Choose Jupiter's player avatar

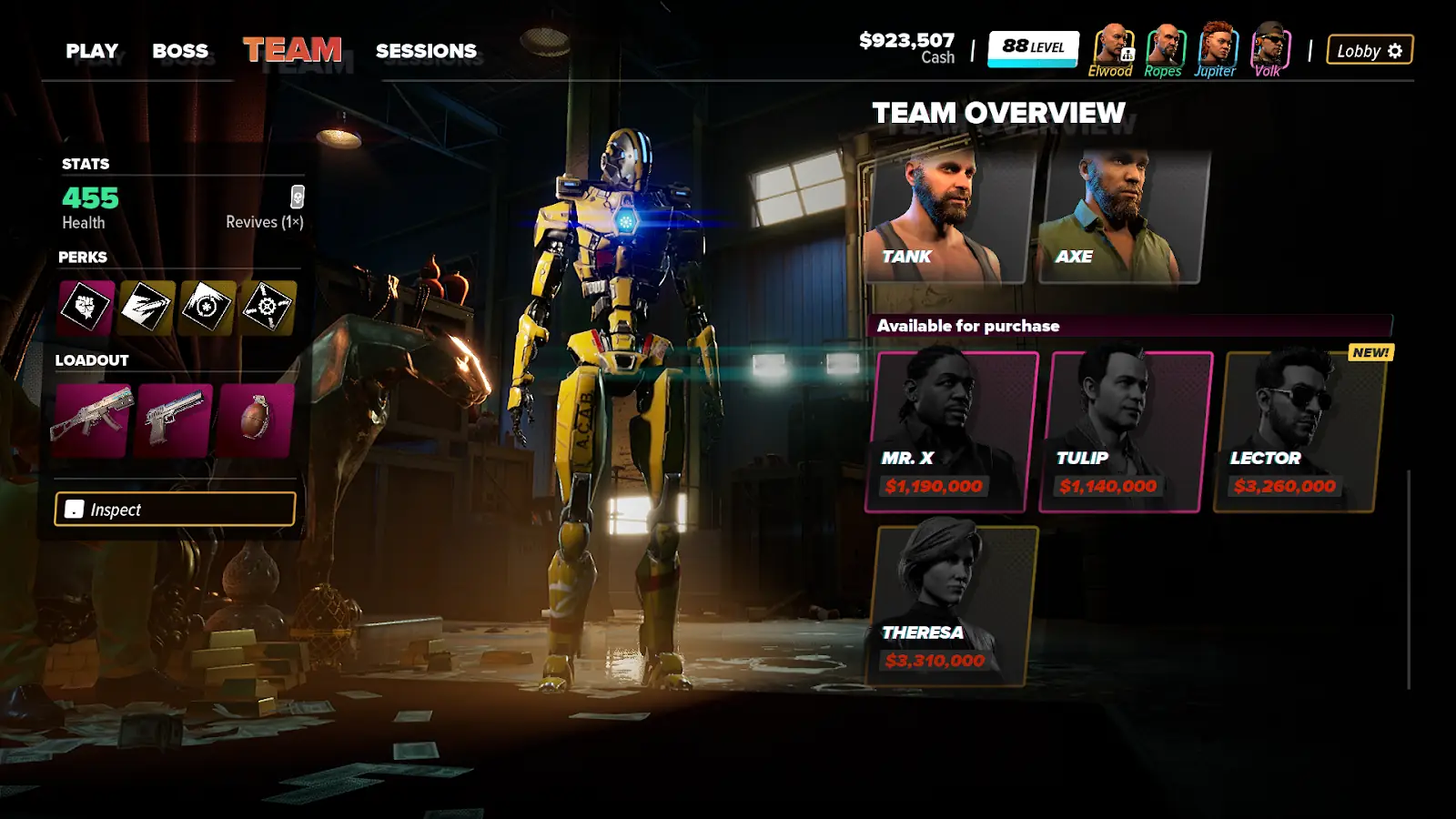tap(1216, 47)
